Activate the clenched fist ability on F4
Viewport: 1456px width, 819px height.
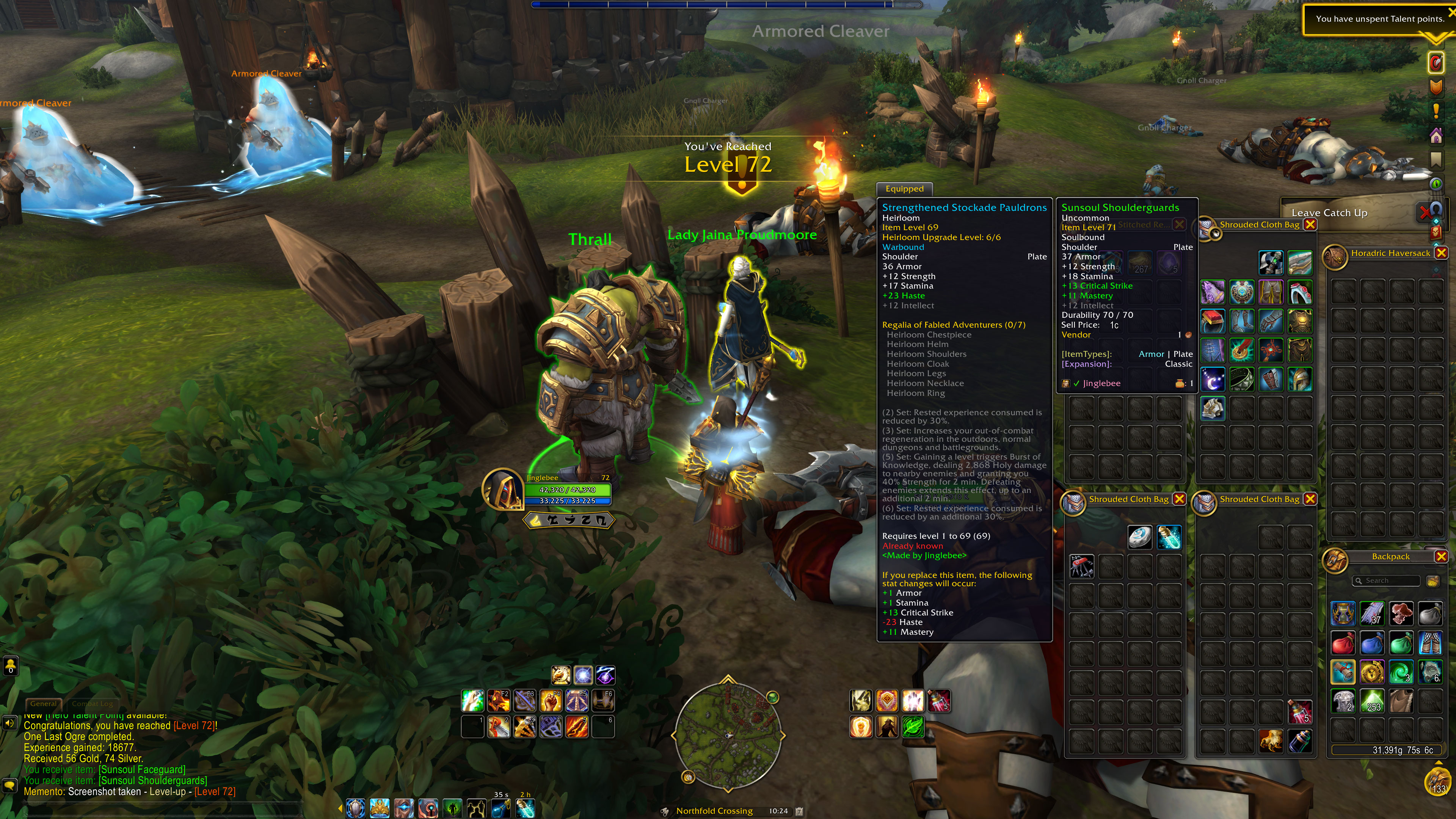point(551,701)
